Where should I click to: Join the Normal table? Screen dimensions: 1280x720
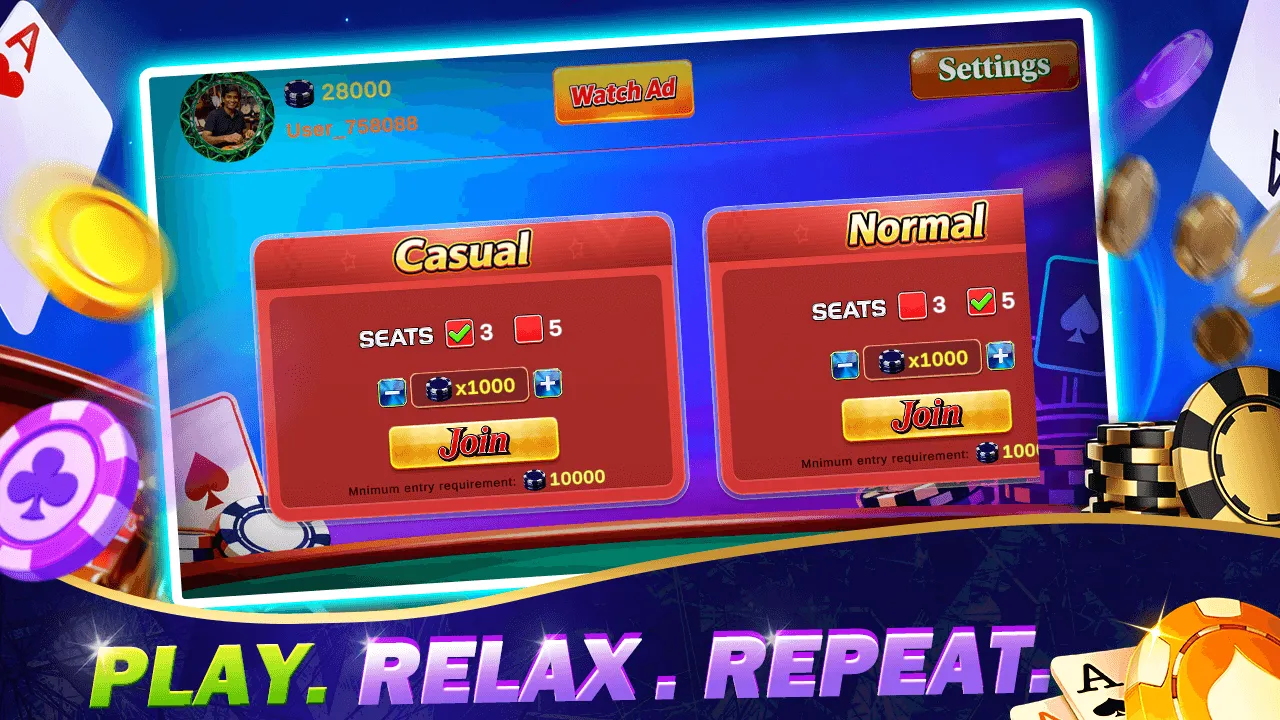point(925,414)
